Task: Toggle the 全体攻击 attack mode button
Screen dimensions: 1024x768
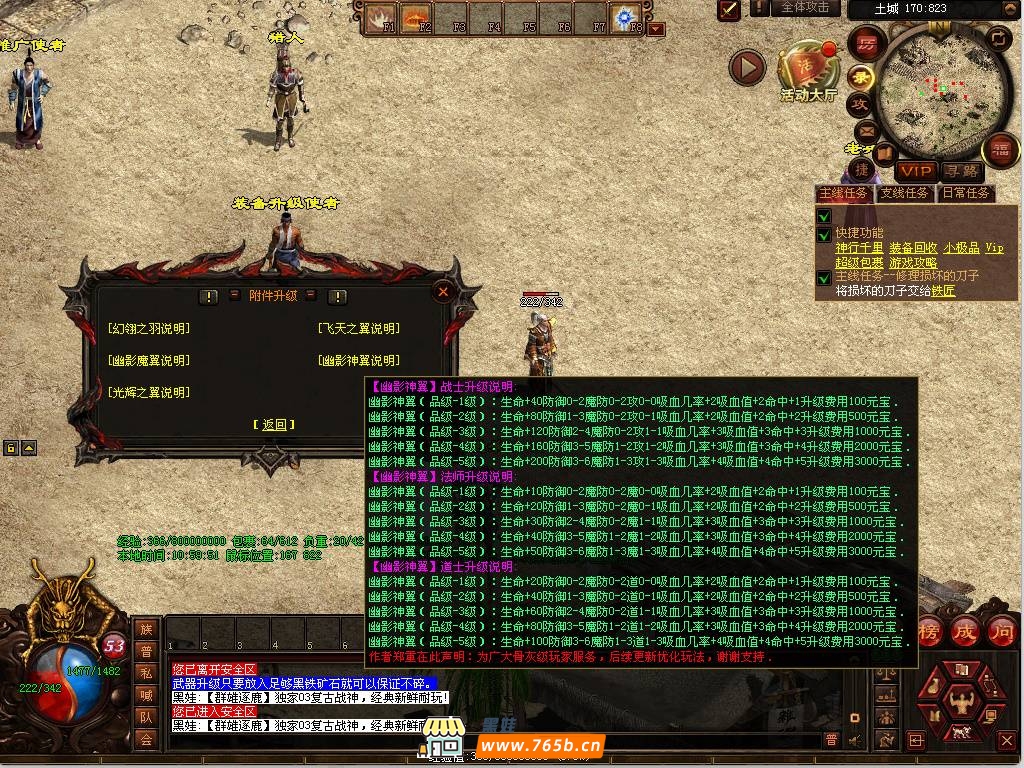Action: 805,8
